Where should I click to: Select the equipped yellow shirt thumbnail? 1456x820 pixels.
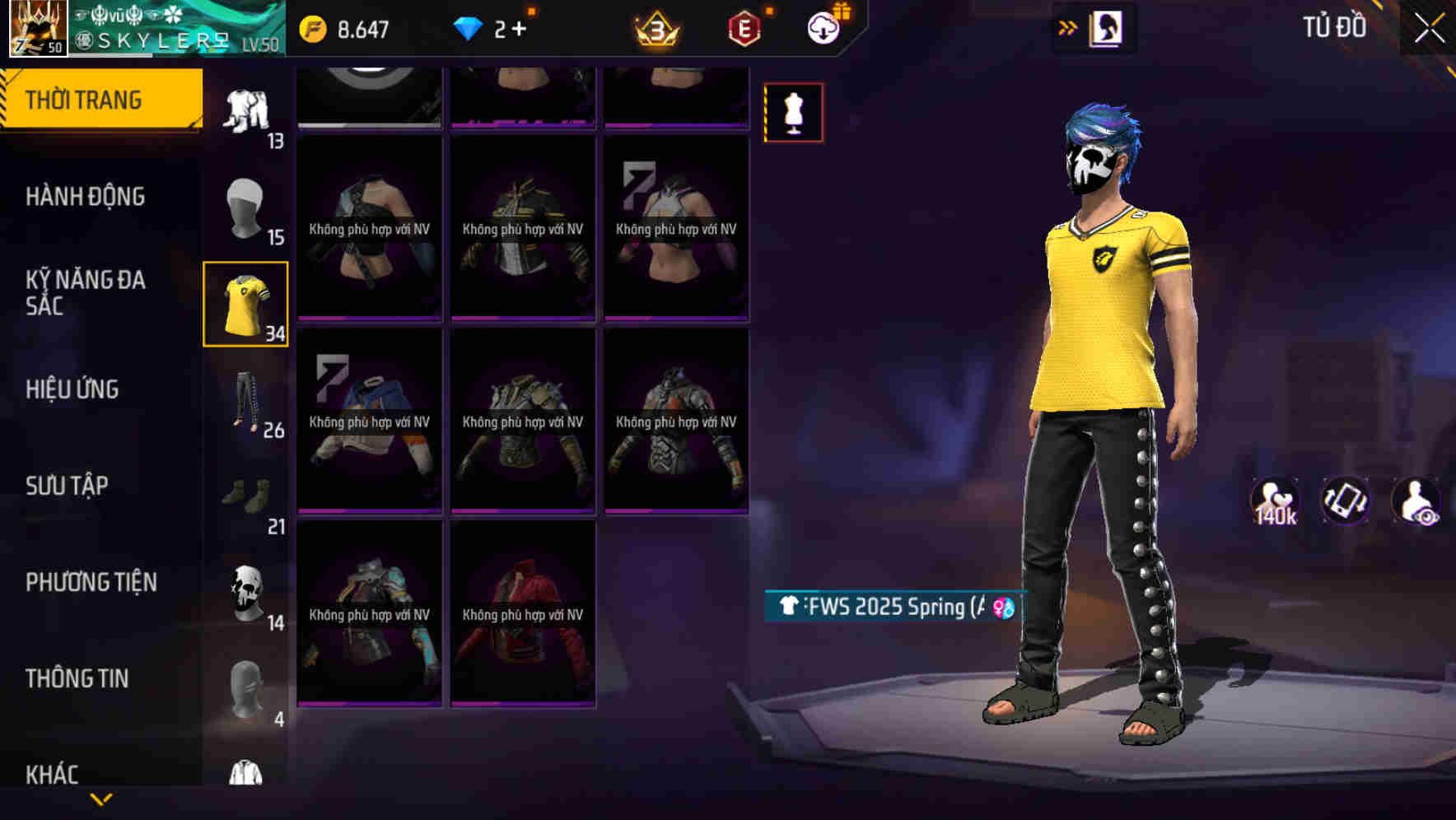tap(246, 301)
